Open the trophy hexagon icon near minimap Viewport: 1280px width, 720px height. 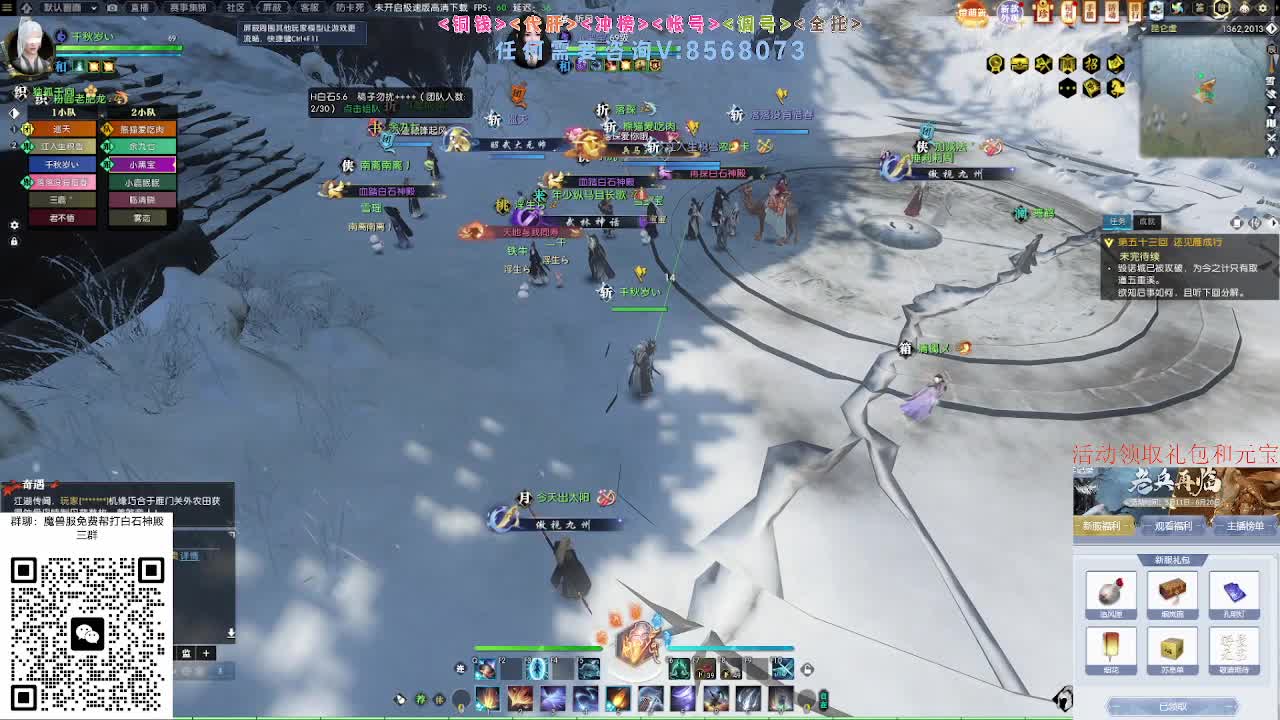point(995,63)
